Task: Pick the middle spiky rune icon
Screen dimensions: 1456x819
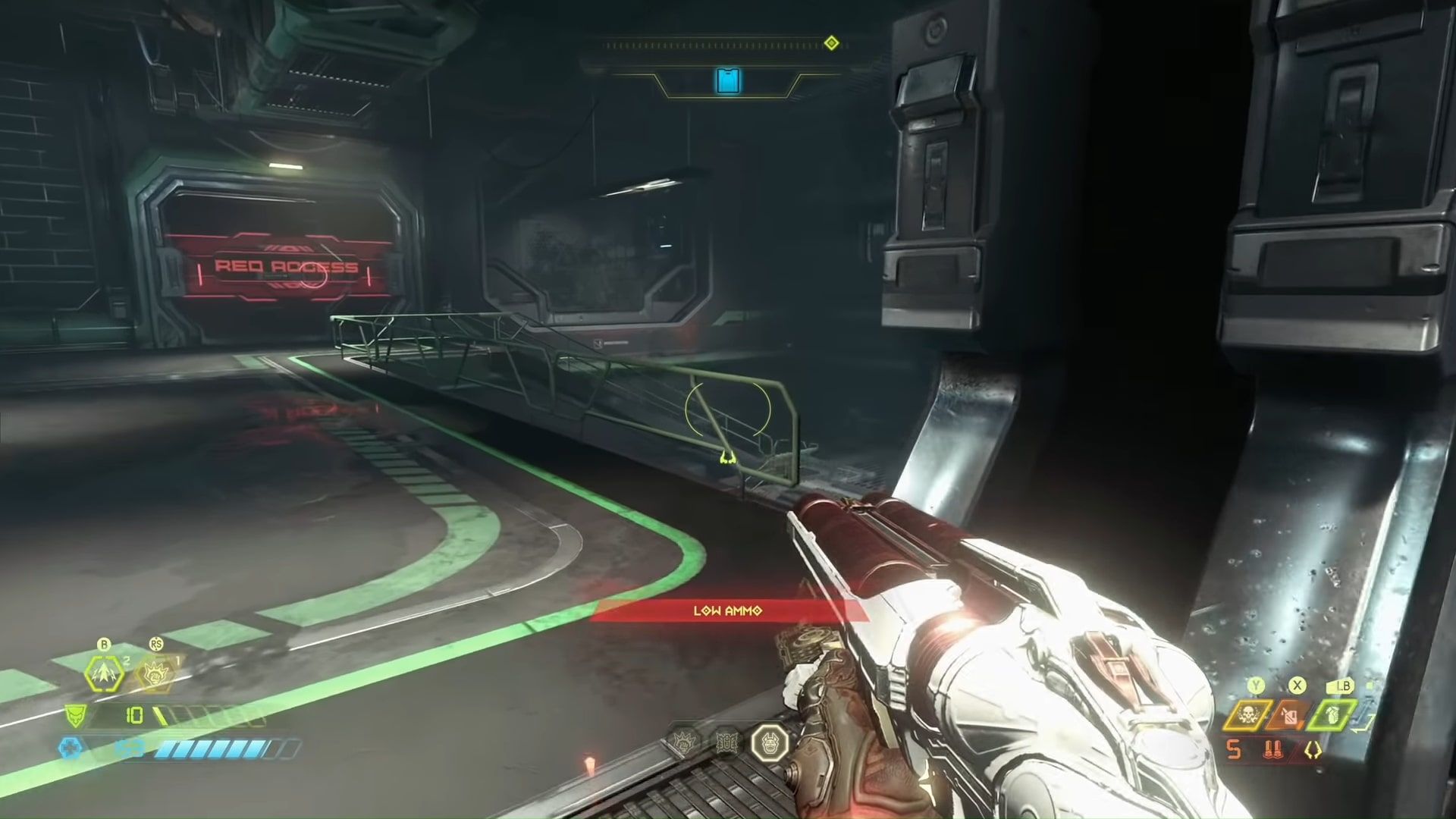Action: [727, 742]
